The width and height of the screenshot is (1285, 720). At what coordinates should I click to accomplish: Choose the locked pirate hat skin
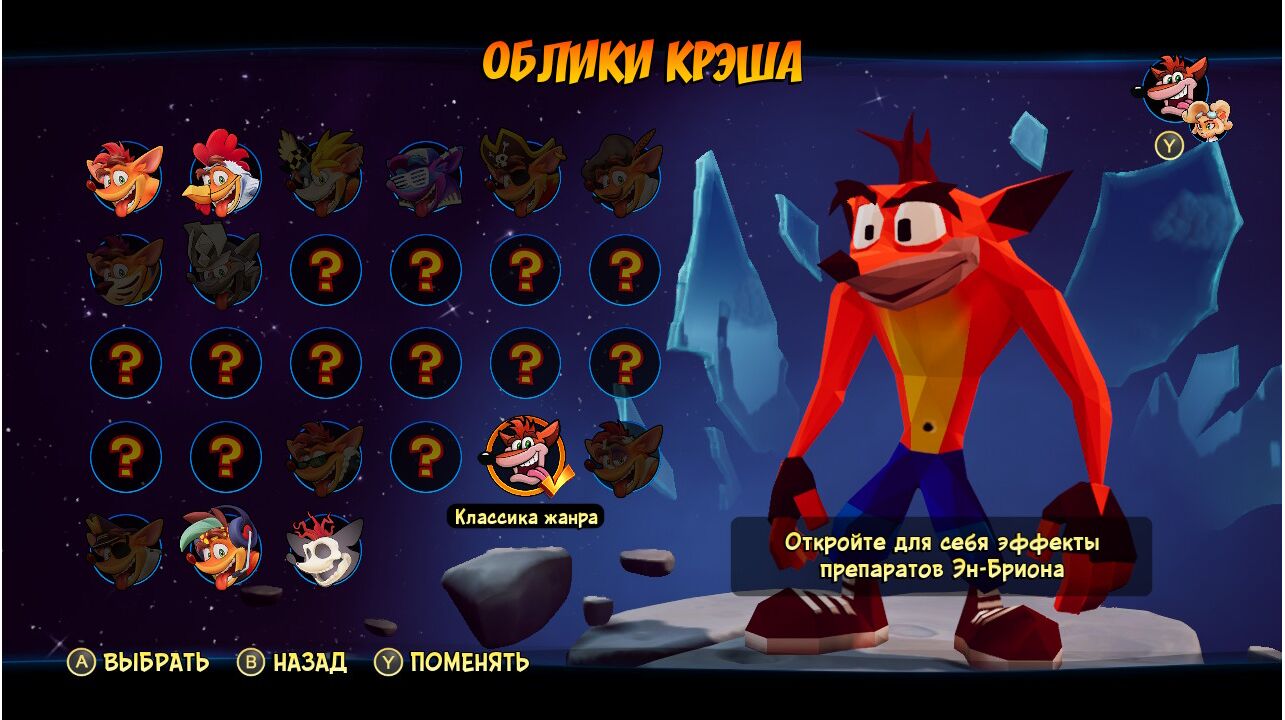[x=525, y=177]
